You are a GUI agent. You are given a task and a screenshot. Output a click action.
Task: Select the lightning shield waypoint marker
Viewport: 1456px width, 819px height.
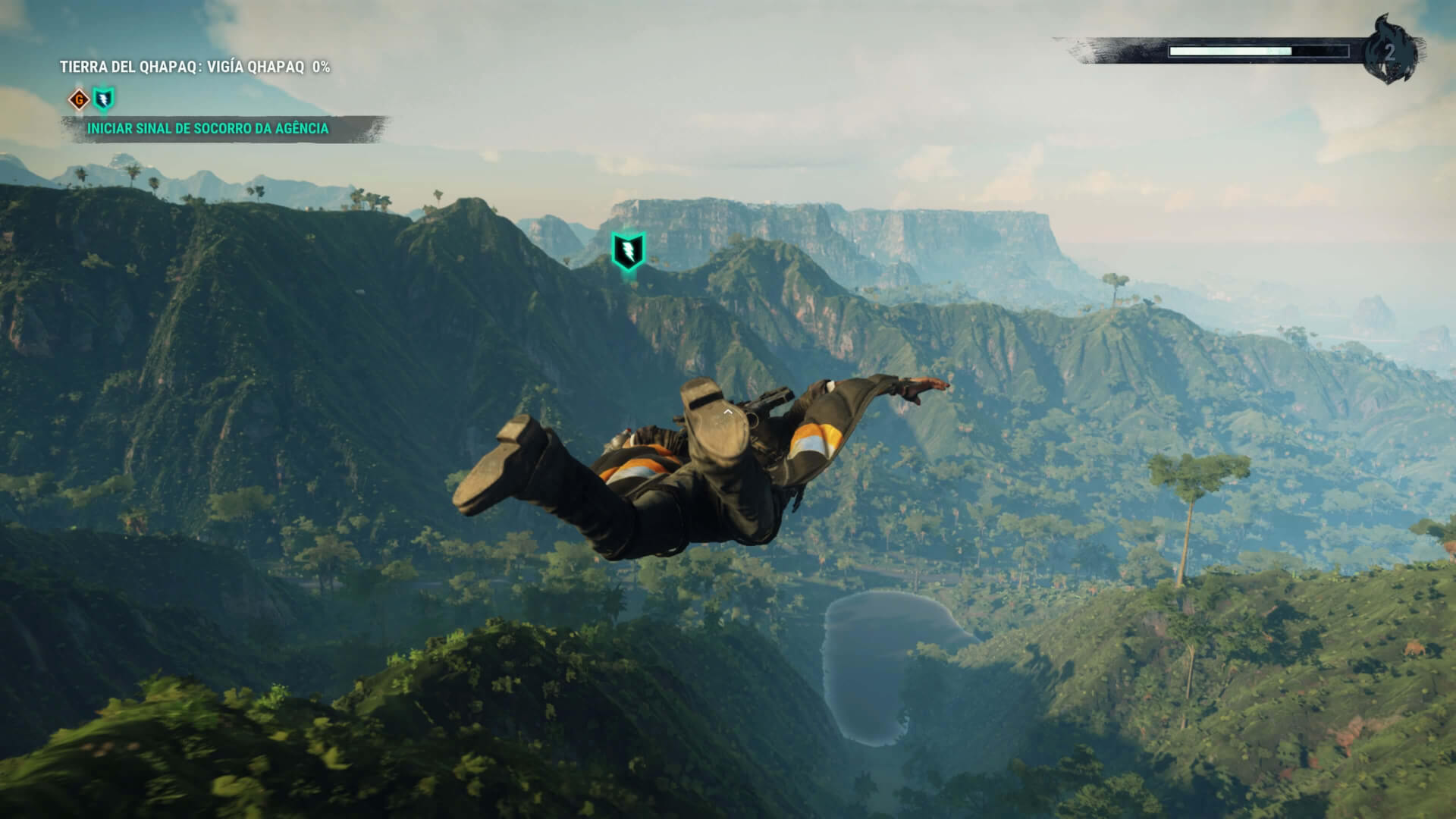coord(628,251)
